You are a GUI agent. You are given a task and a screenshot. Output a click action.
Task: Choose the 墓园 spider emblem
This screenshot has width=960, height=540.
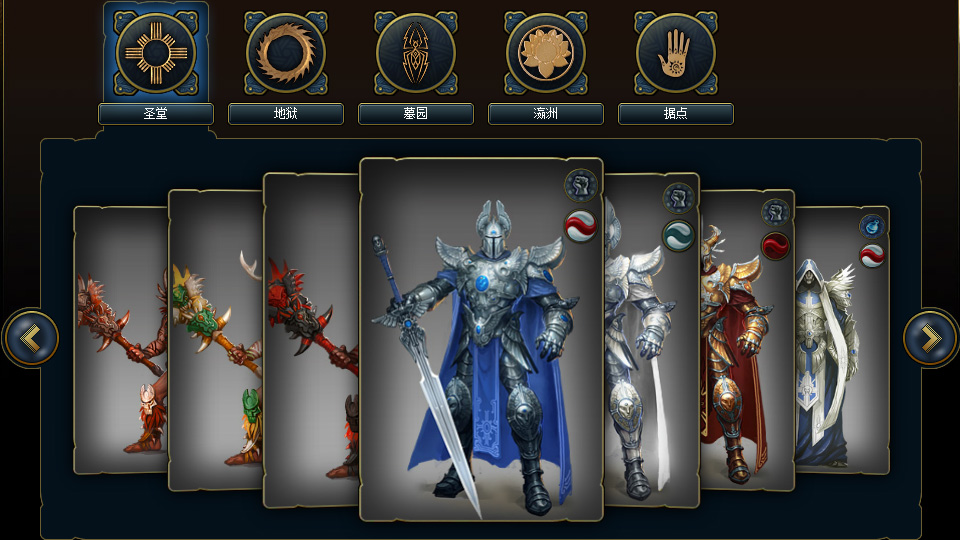coord(415,53)
